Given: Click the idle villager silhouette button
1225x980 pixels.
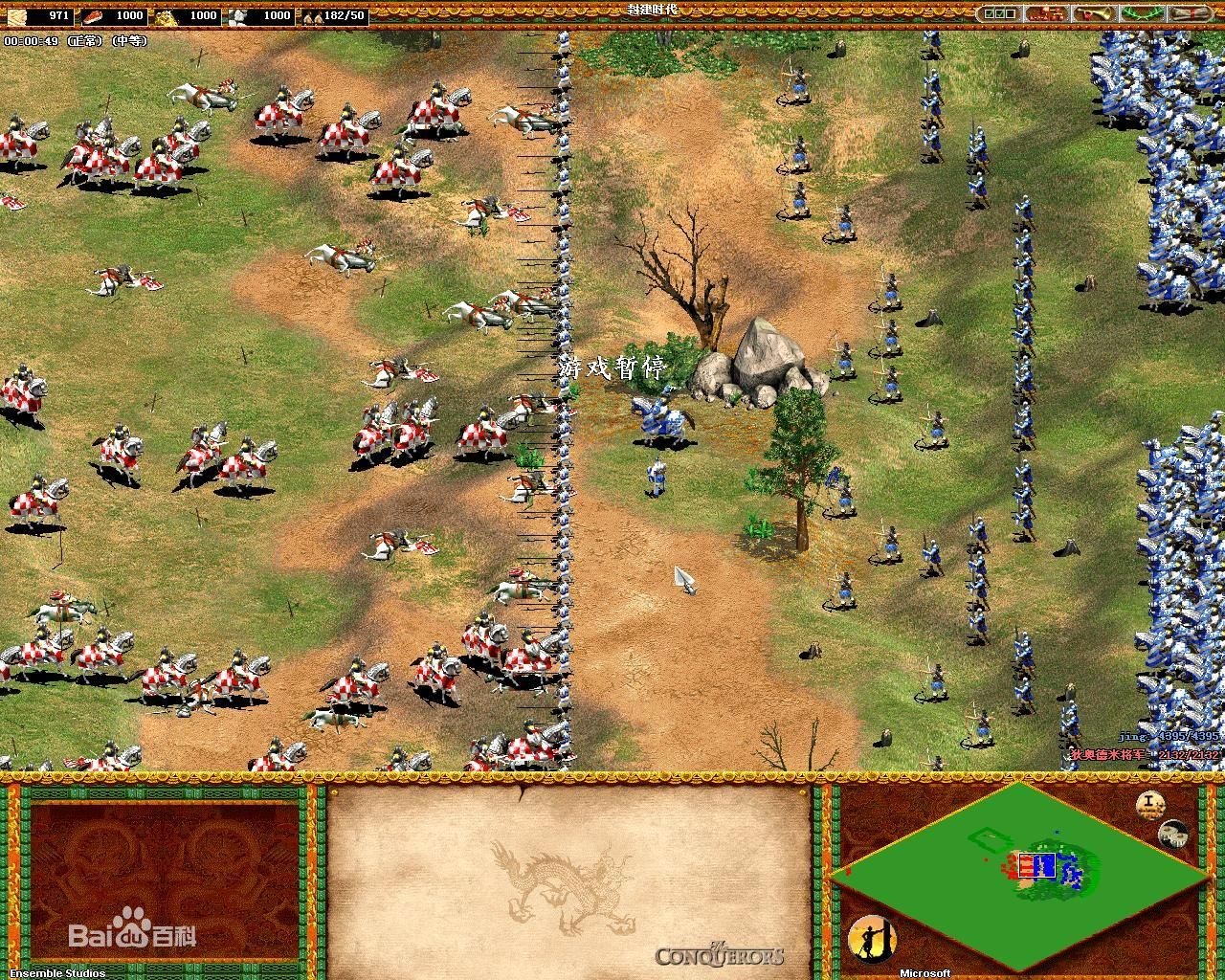Looking at the screenshot, I should click(872, 940).
